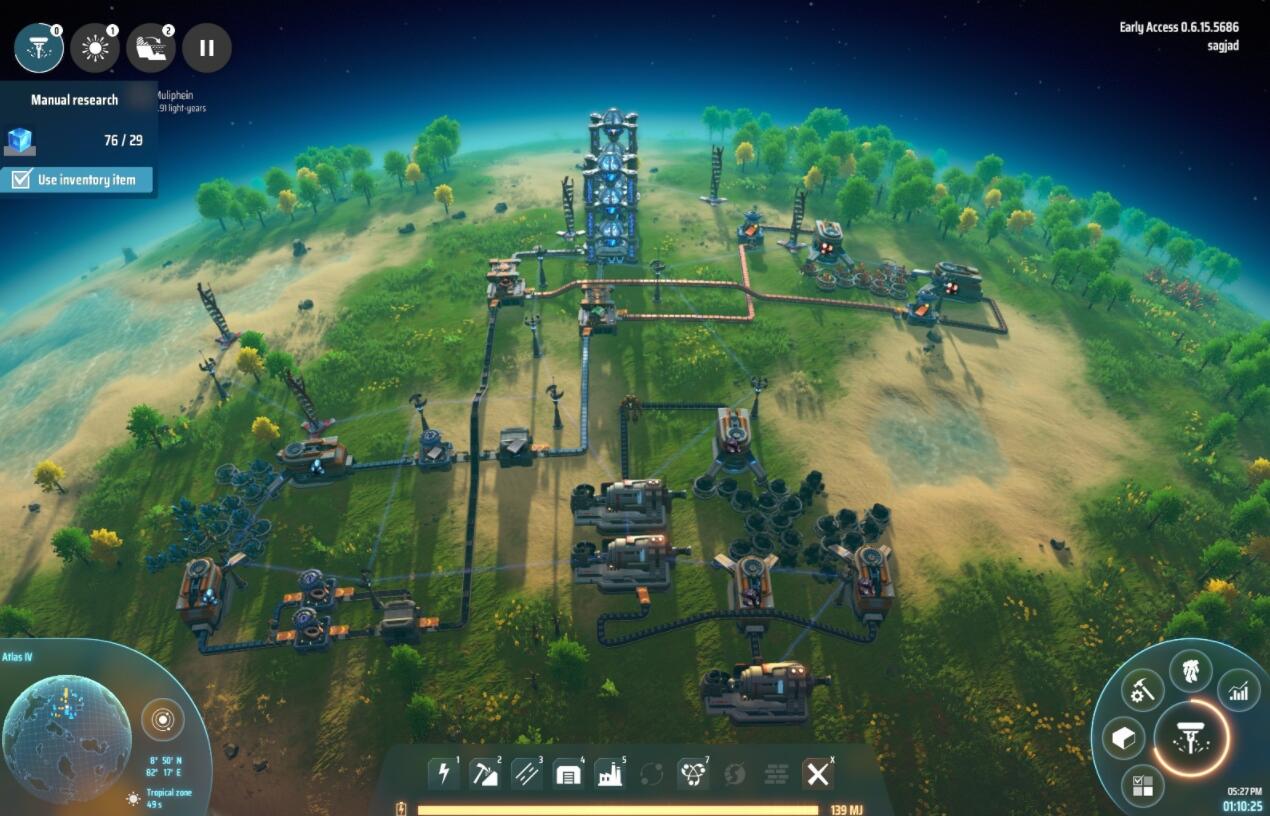Click the sun icon button
1270x816 pixels.
pyautogui.click(x=95, y=48)
